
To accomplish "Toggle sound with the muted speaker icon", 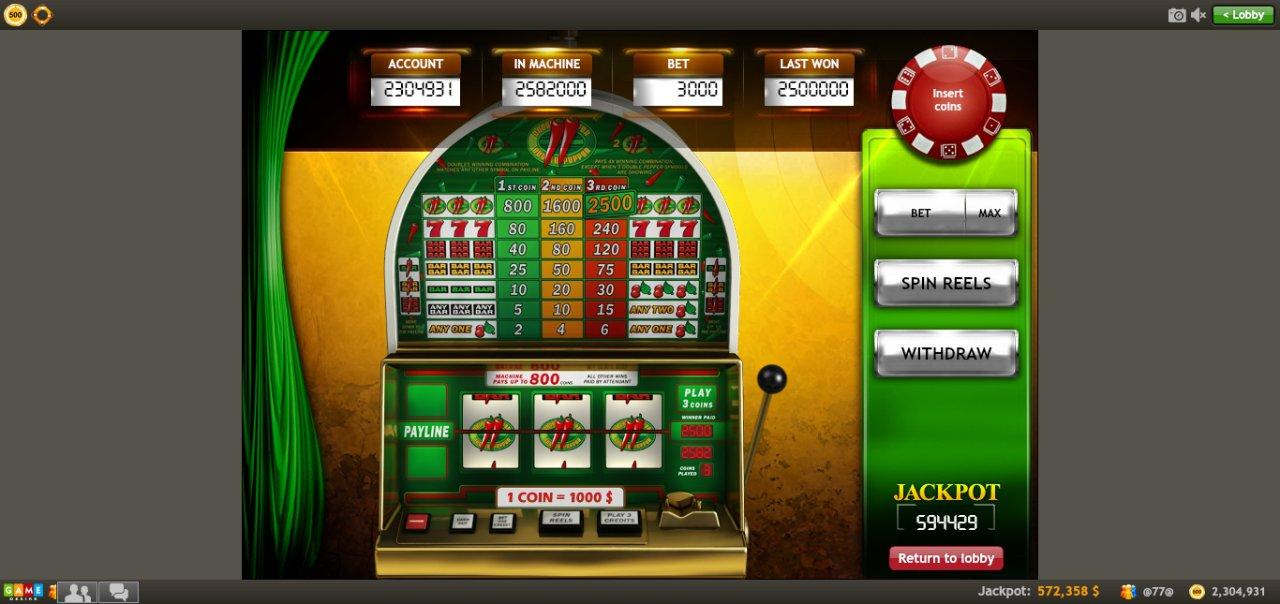I will tap(1199, 15).
